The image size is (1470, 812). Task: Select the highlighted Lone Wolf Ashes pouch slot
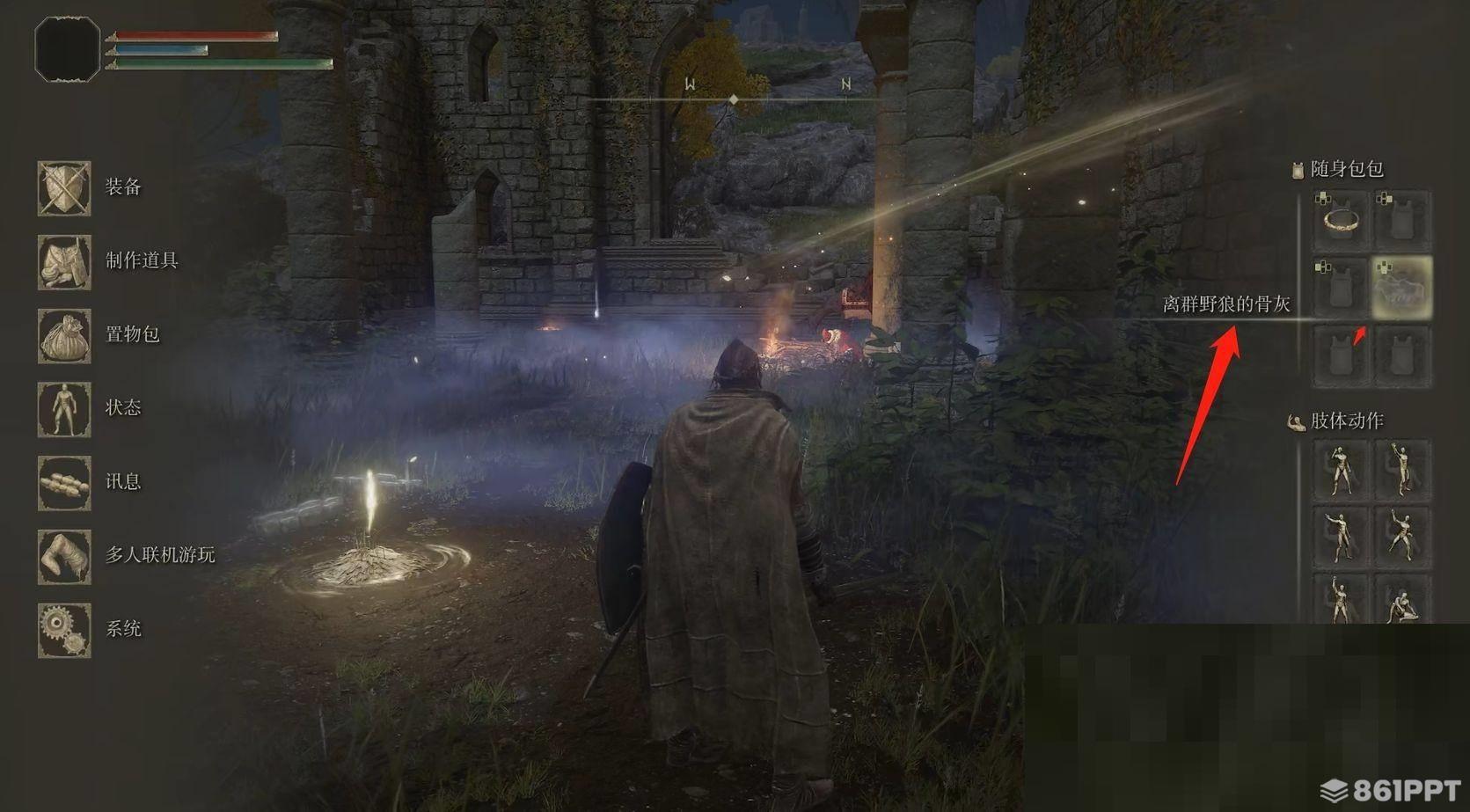pos(1402,287)
